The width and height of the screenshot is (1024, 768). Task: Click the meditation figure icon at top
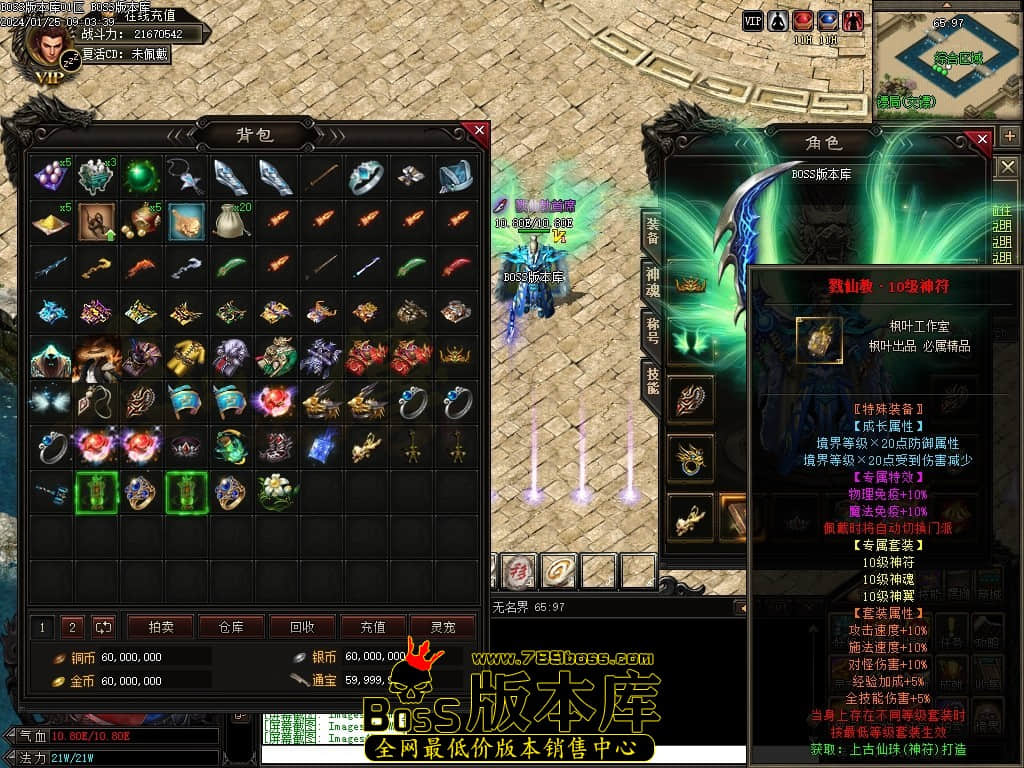pyautogui.click(x=777, y=20)
